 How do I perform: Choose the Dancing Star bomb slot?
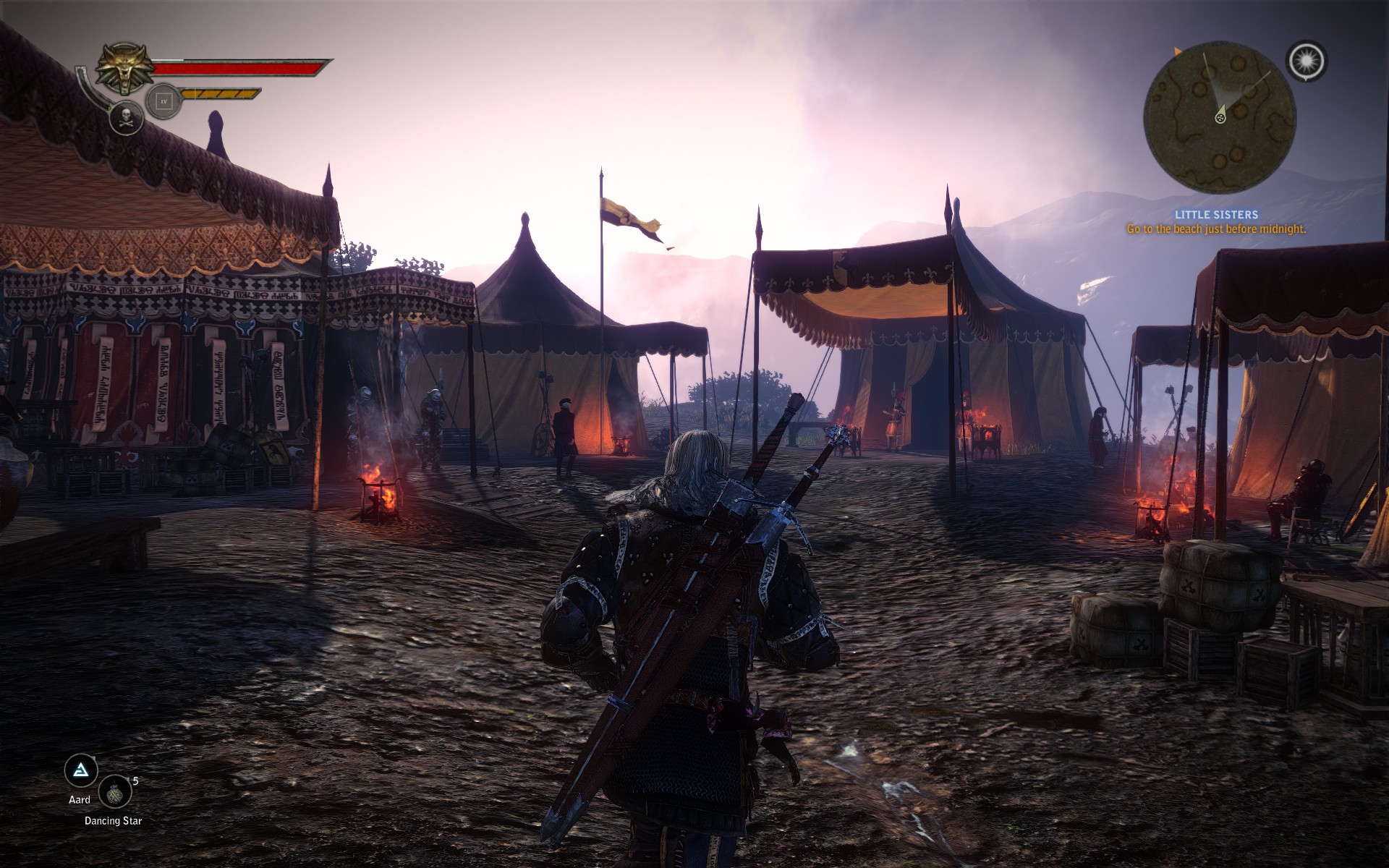pos(115,792)
